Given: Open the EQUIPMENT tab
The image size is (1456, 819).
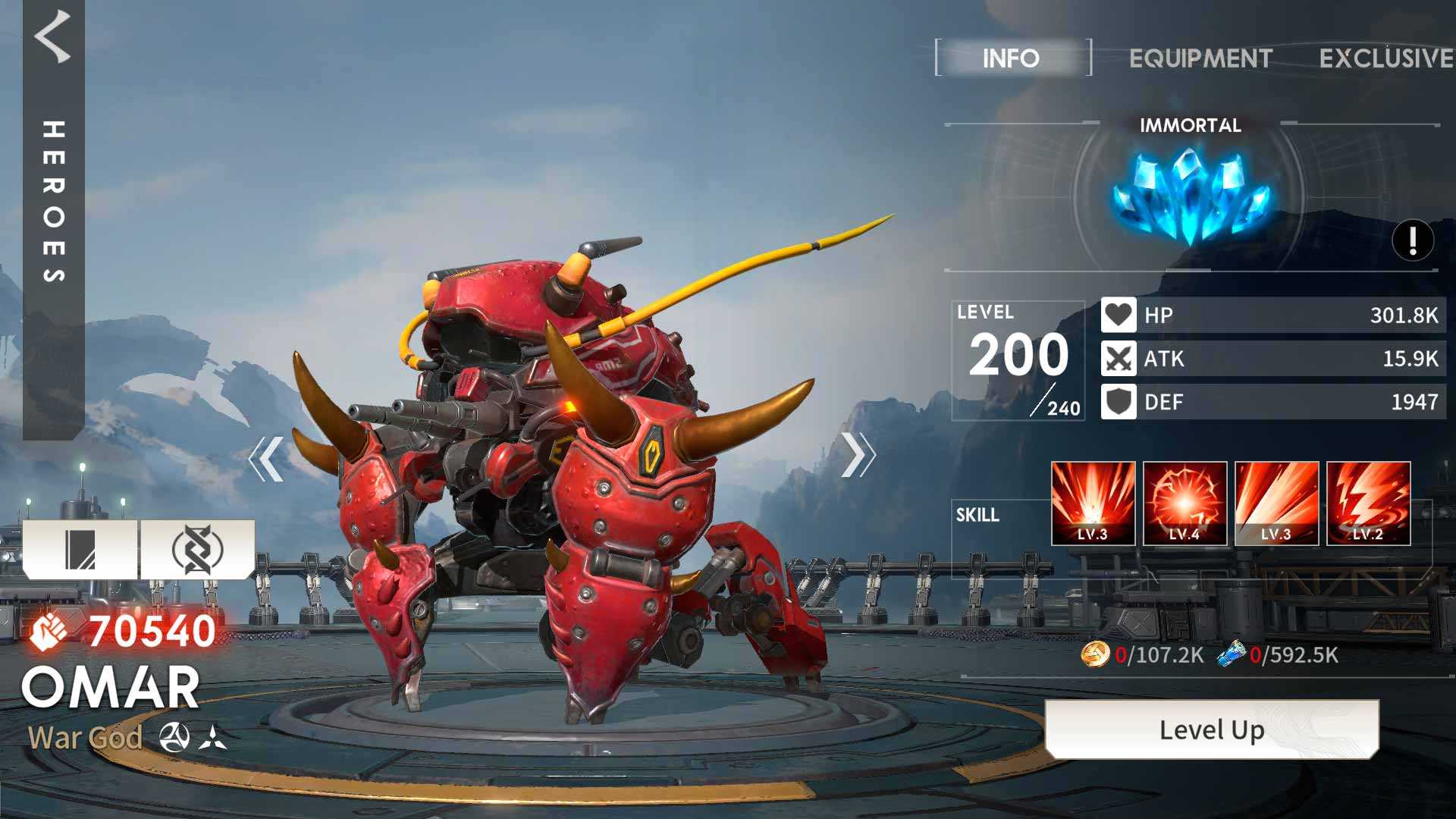Looking at the screenshot, I should point(1200,58).
